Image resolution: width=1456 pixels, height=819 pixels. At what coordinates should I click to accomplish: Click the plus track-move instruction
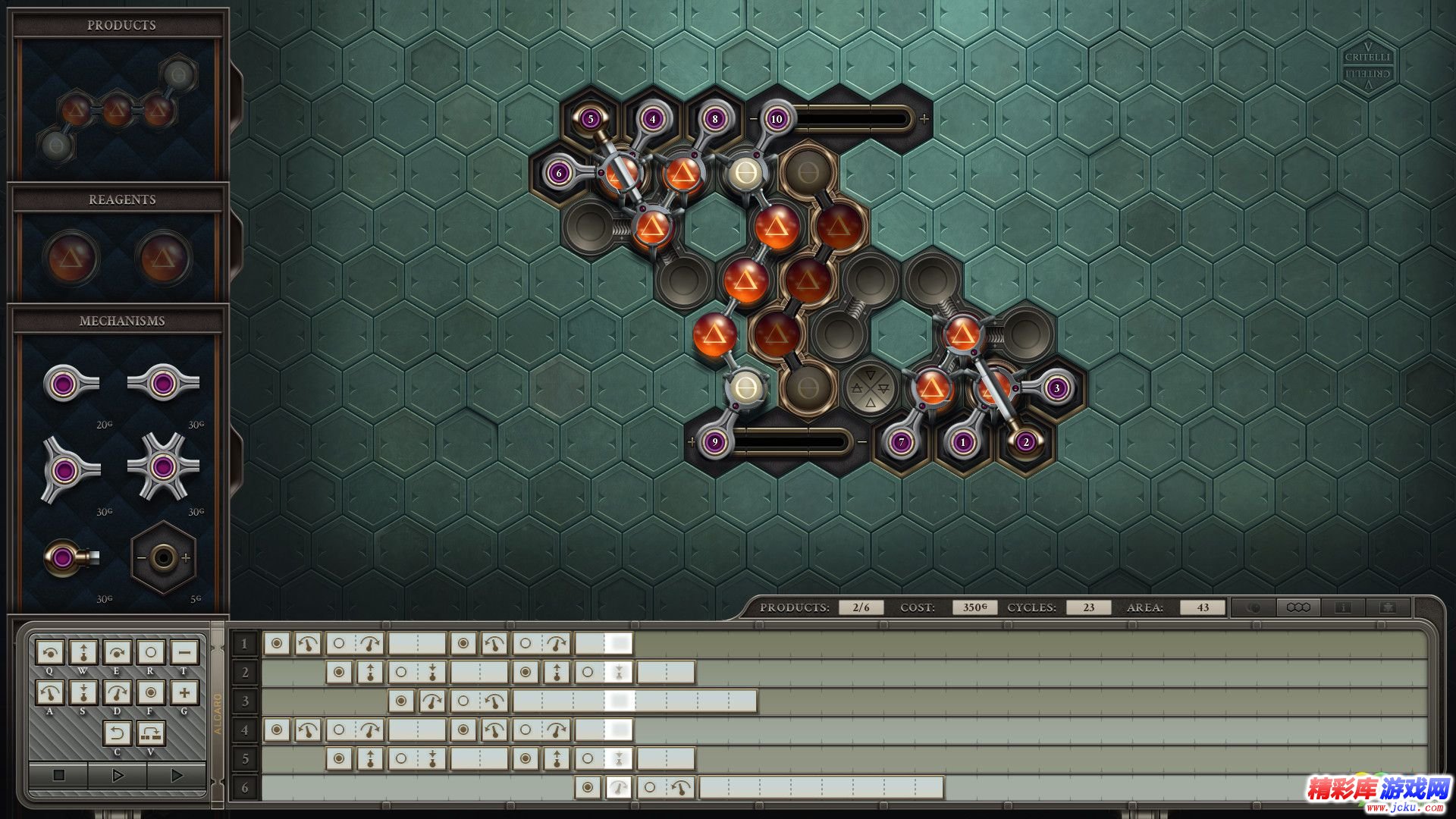click(184, 692)
